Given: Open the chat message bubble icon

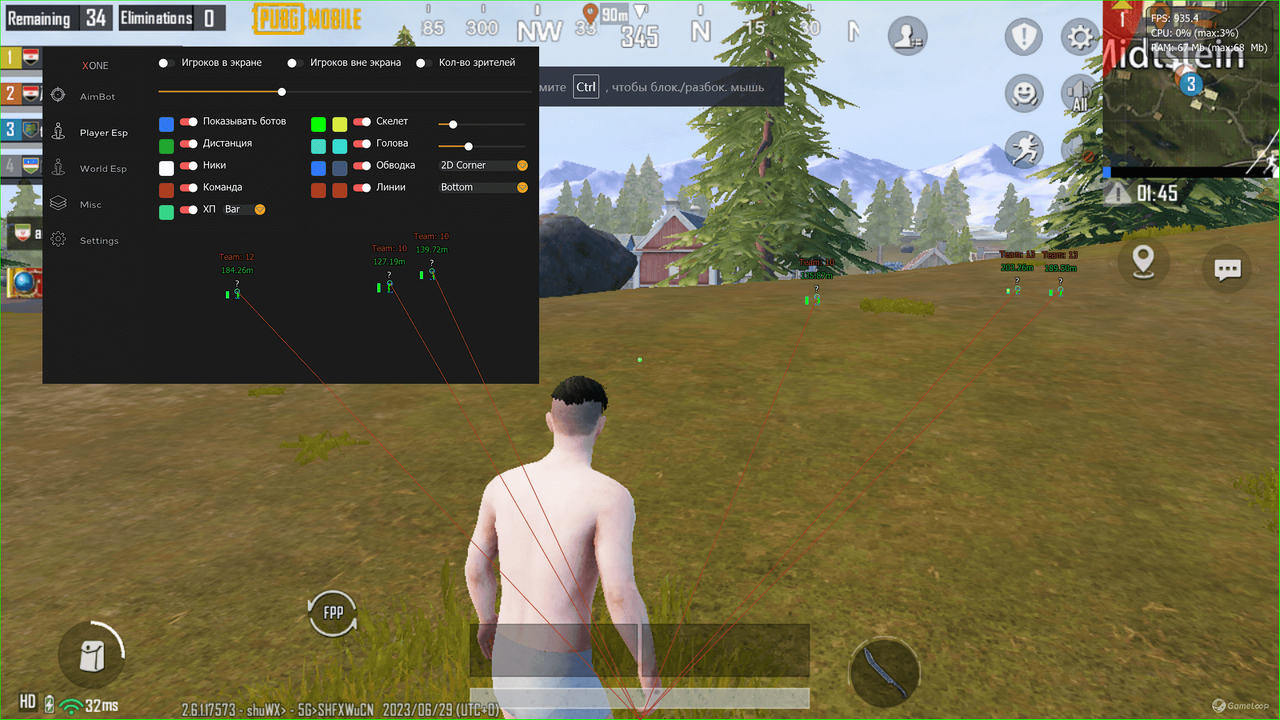Looking at the screenshot, I should (x=1227, y=268).
